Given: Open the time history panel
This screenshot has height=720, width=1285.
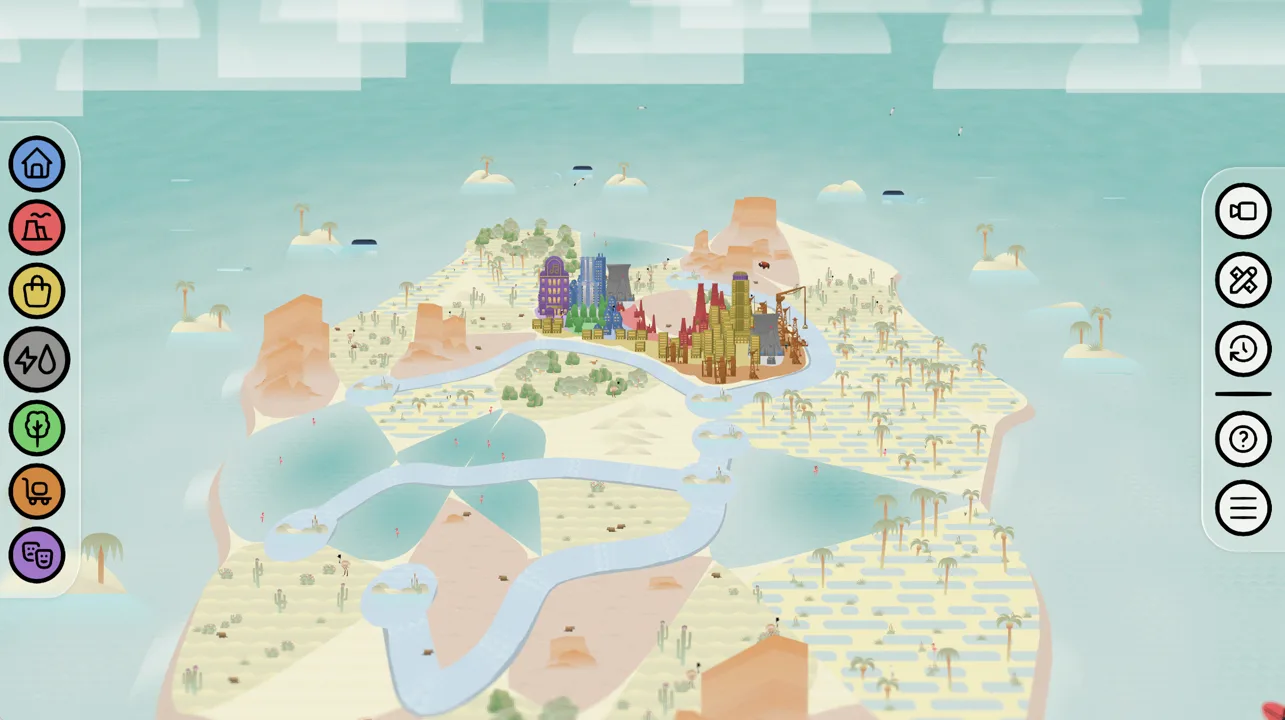Looking at the screenshot, I should [1242, 349].
